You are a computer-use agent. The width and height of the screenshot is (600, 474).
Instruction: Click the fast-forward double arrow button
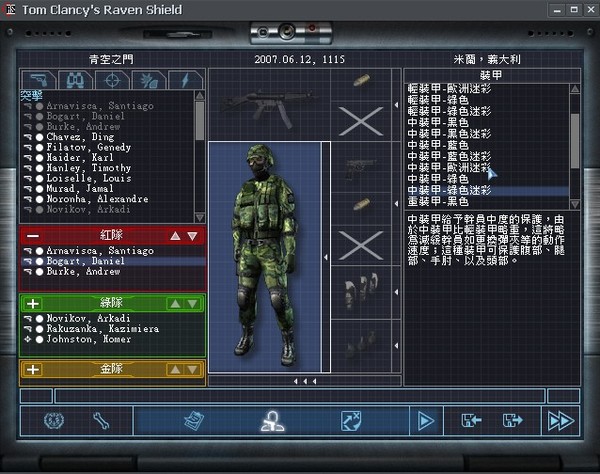click(556, 421)
